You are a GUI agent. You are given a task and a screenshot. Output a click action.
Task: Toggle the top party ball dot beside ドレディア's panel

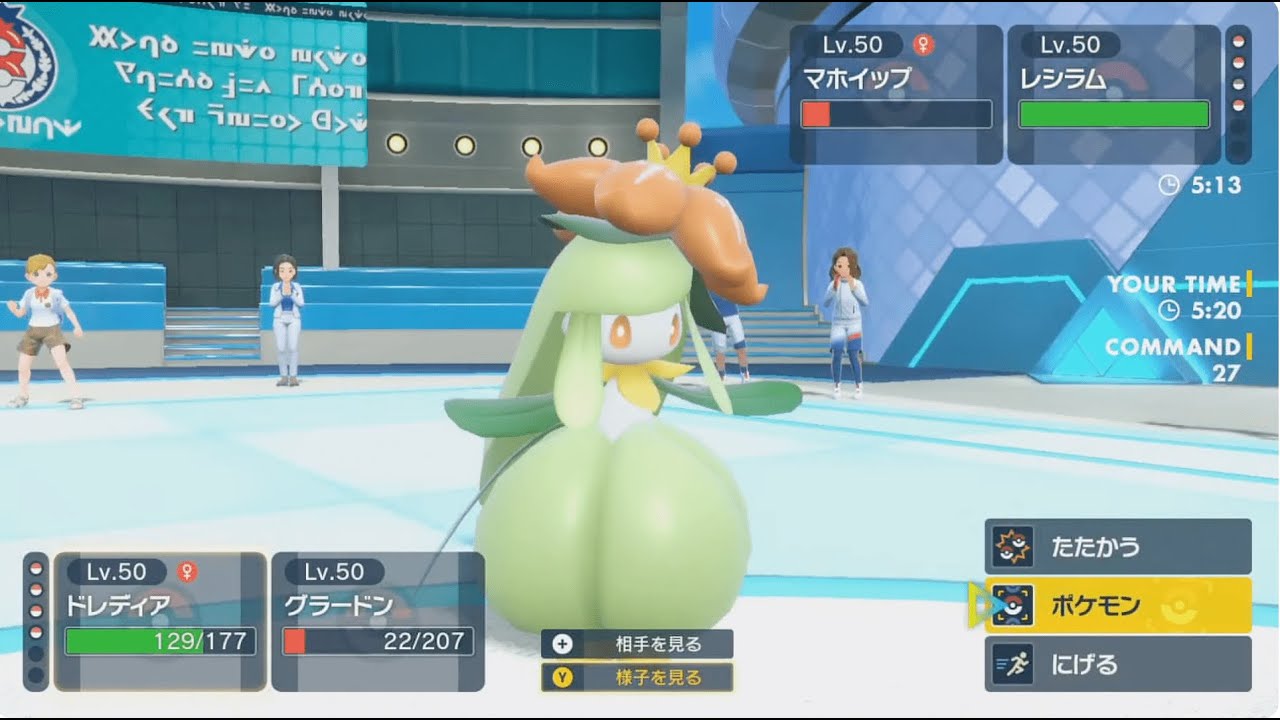click(34, 567)
